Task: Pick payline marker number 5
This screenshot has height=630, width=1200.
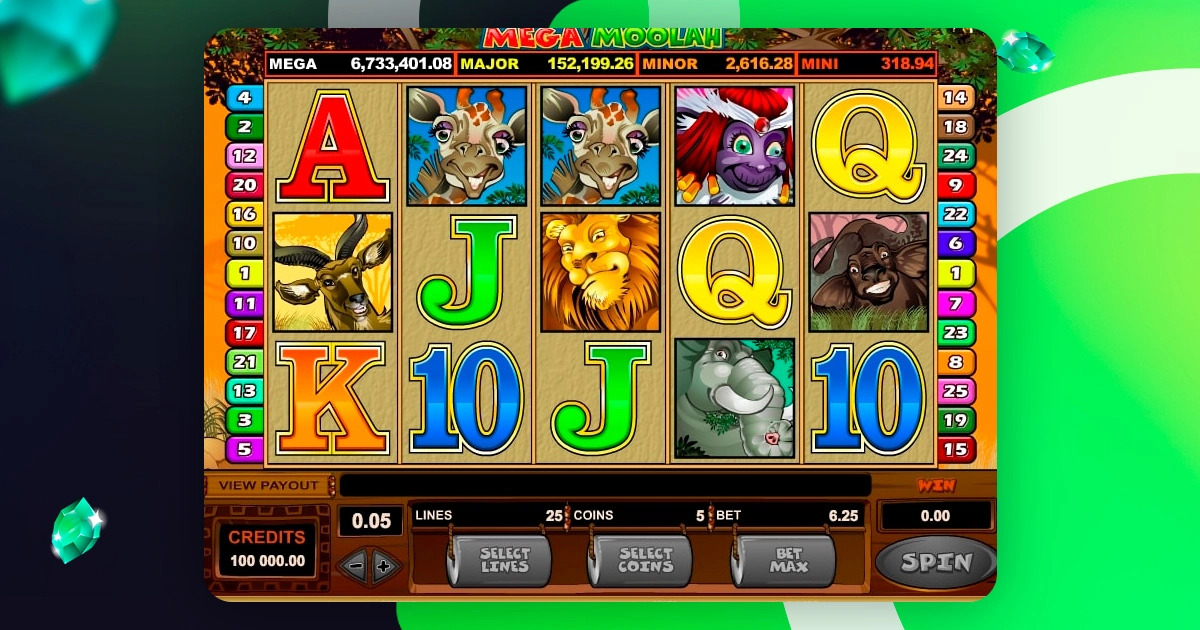Action: click(244, 449)
